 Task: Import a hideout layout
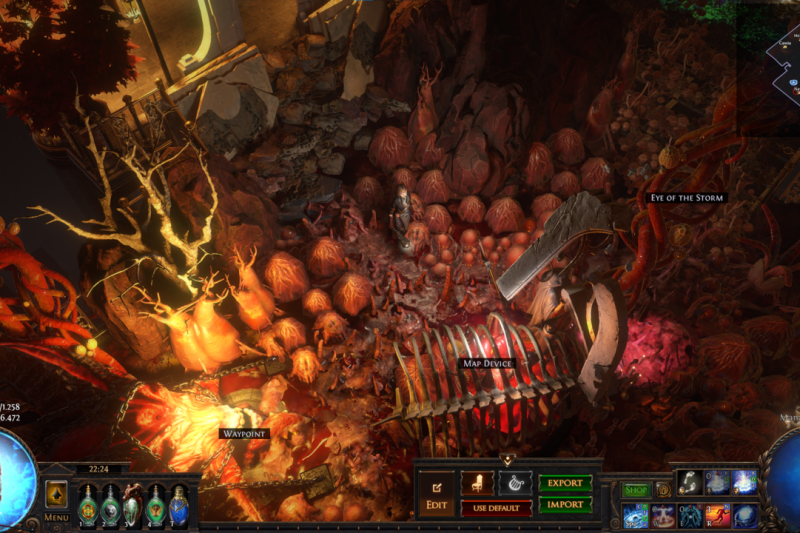[x=565, y=505]
